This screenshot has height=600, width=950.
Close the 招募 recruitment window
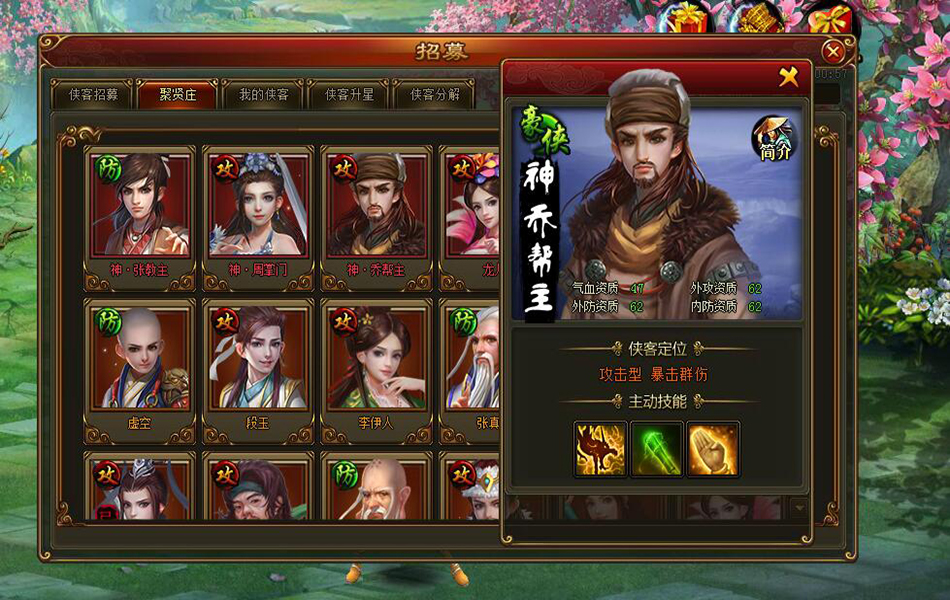(x=833, y=52)
